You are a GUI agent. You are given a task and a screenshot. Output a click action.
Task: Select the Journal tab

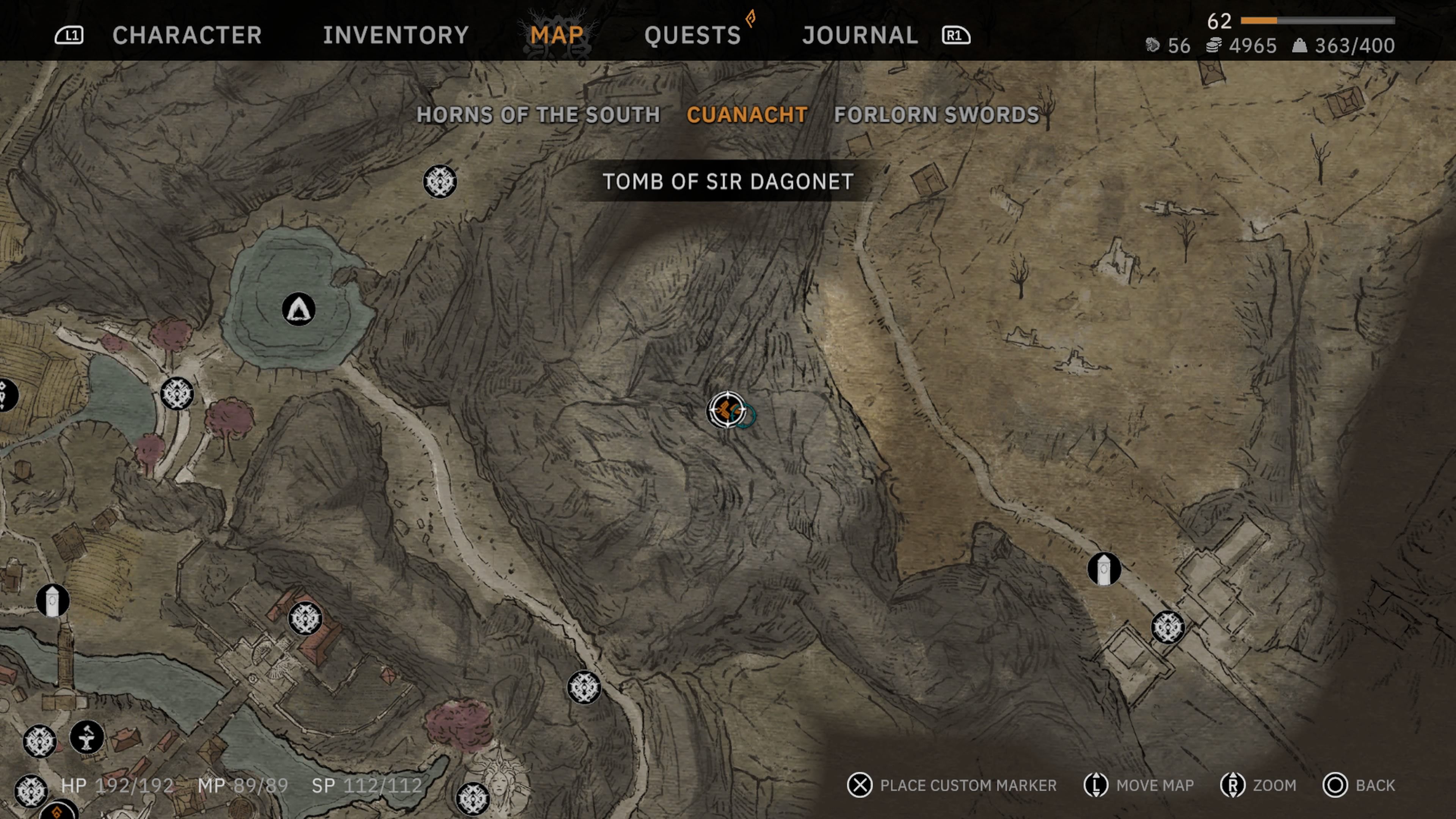click(859, 36)
